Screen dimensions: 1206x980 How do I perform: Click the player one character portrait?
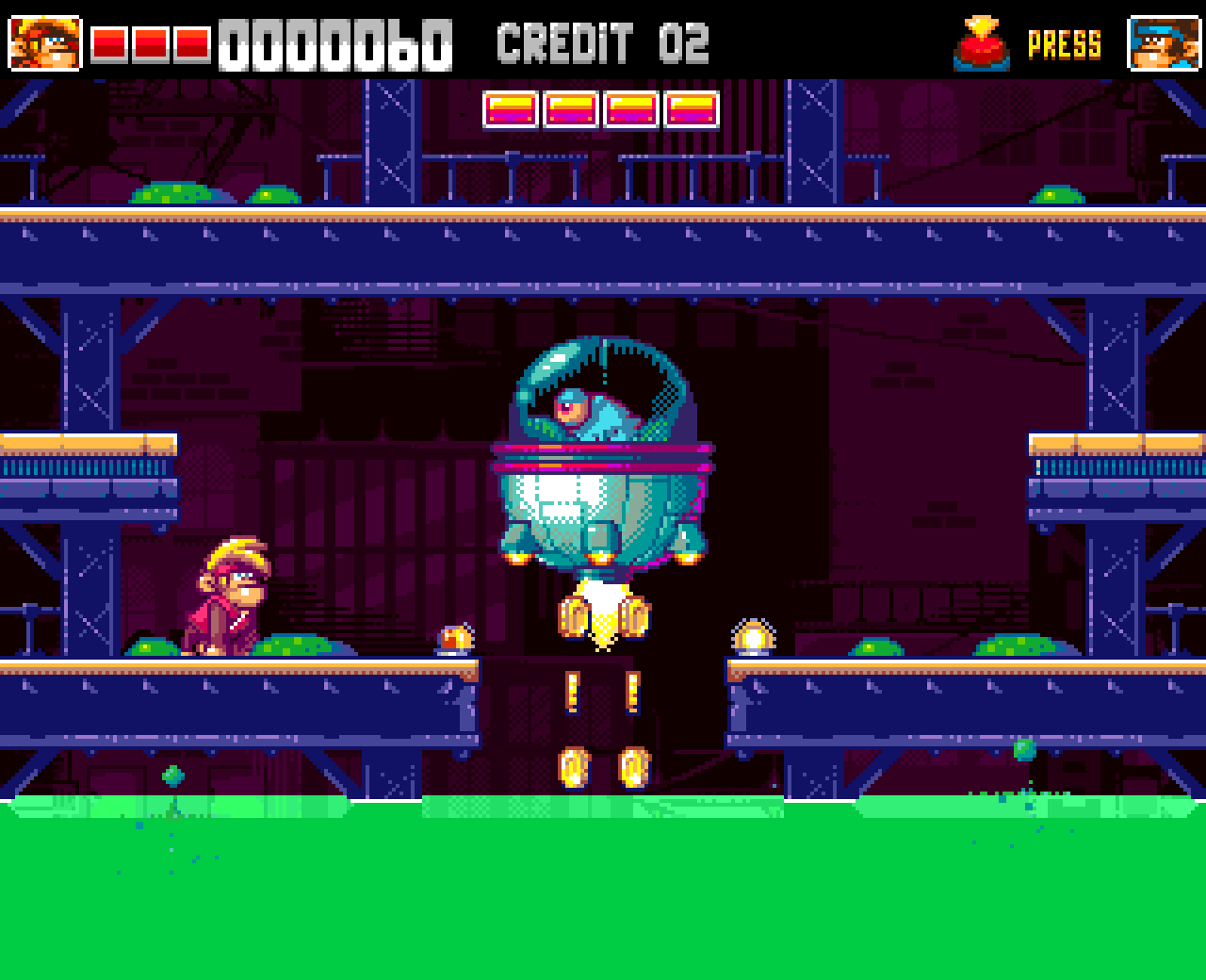45,43
